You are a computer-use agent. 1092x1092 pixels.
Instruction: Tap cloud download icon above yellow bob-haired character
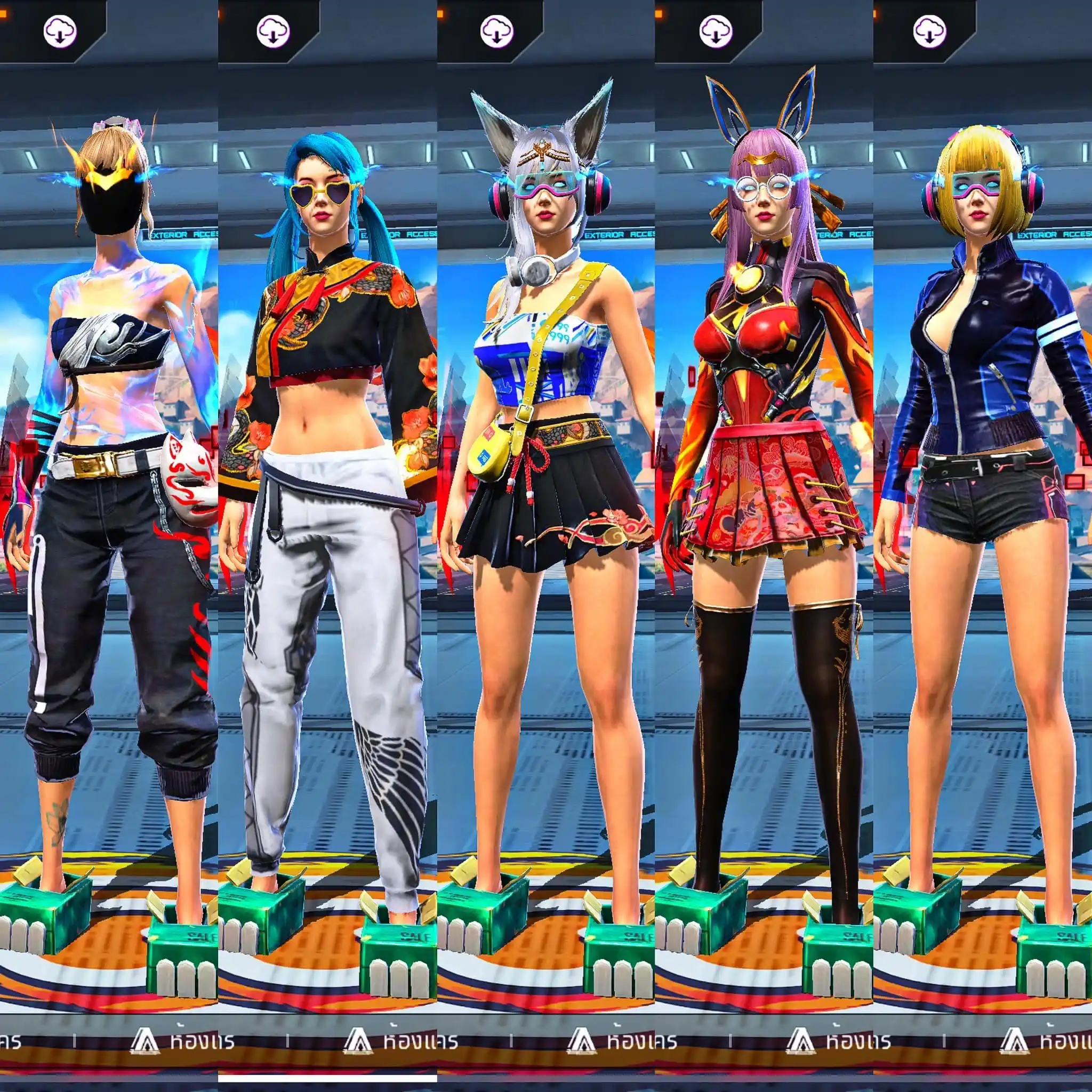pyautogui.click(x=930, y=31)
